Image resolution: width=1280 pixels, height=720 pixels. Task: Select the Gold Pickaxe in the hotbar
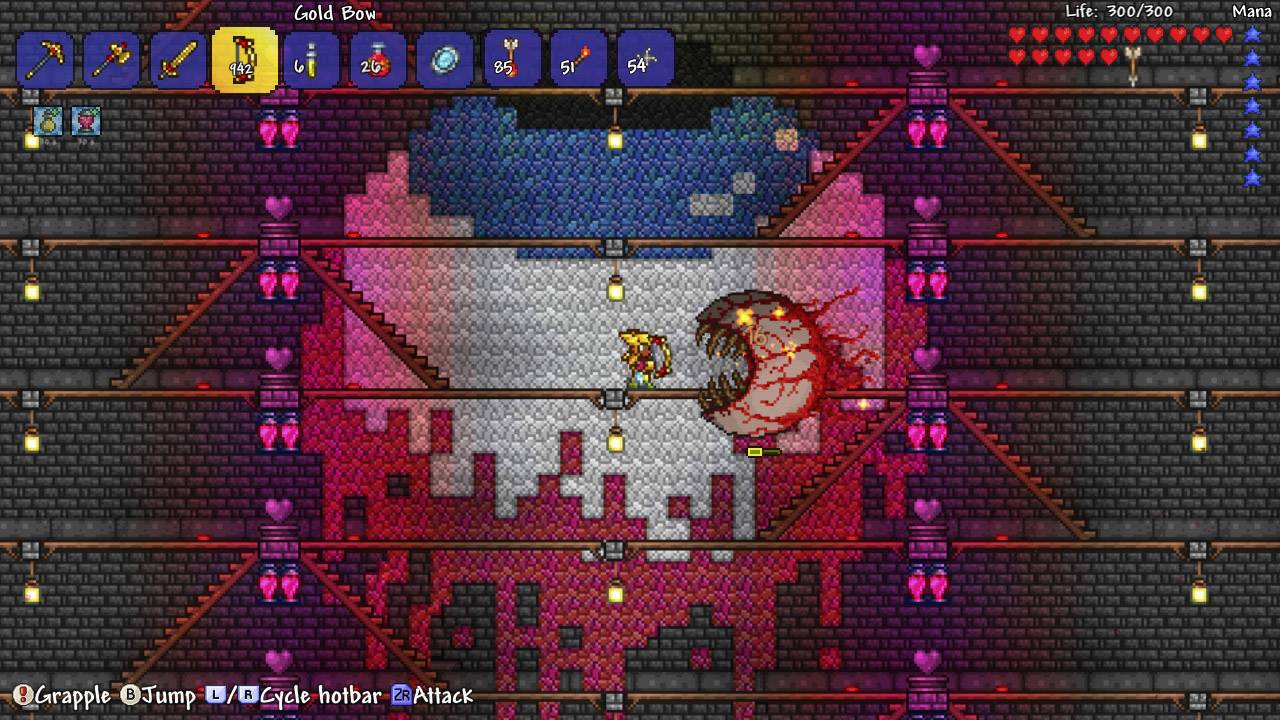pos(45,58)
